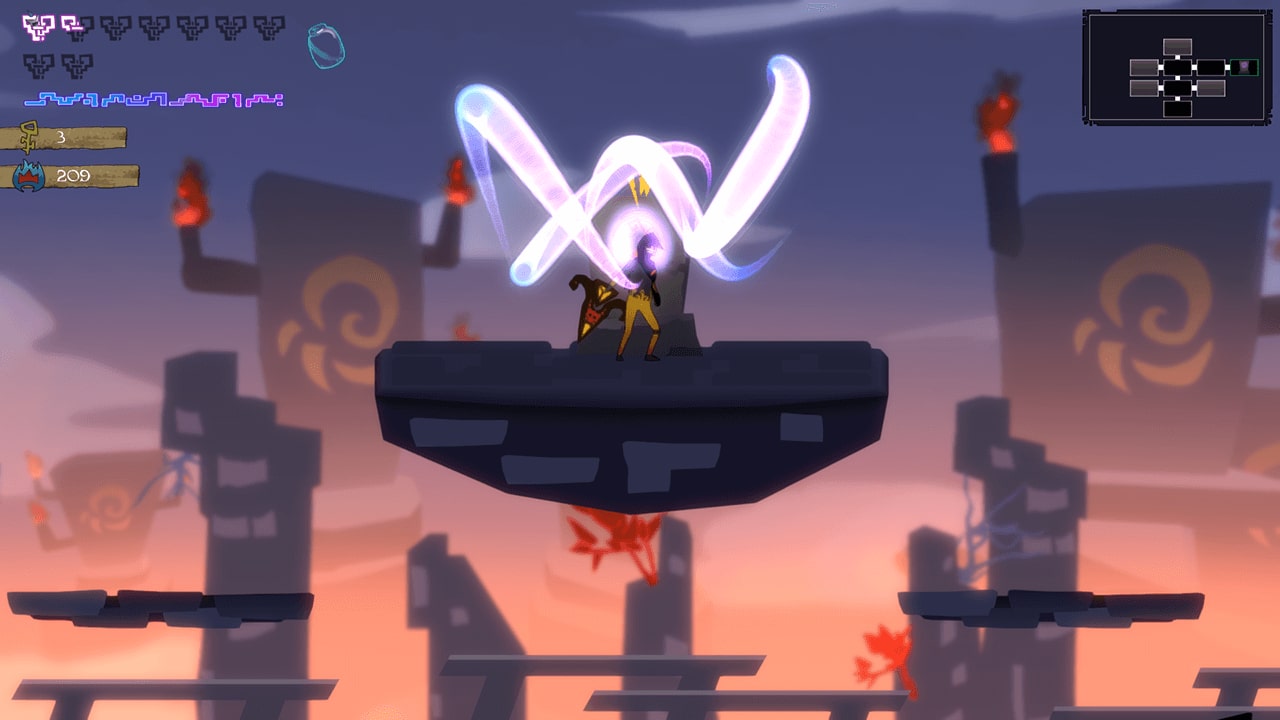Open the leftmost explored room on the minimap
This screenshot has width=1280, height=720.
click(x=1144, y=67)
